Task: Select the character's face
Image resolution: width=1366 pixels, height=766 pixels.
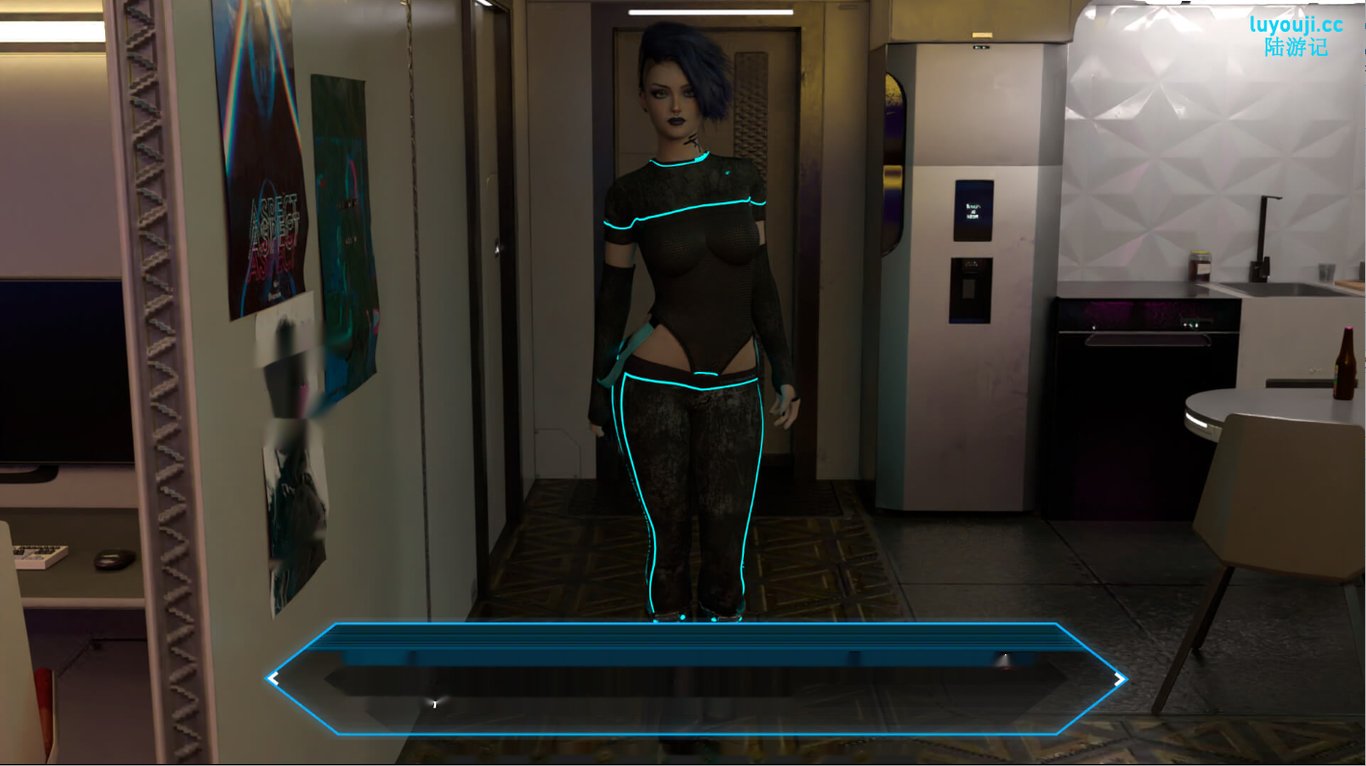Action: tap(667, 95)
